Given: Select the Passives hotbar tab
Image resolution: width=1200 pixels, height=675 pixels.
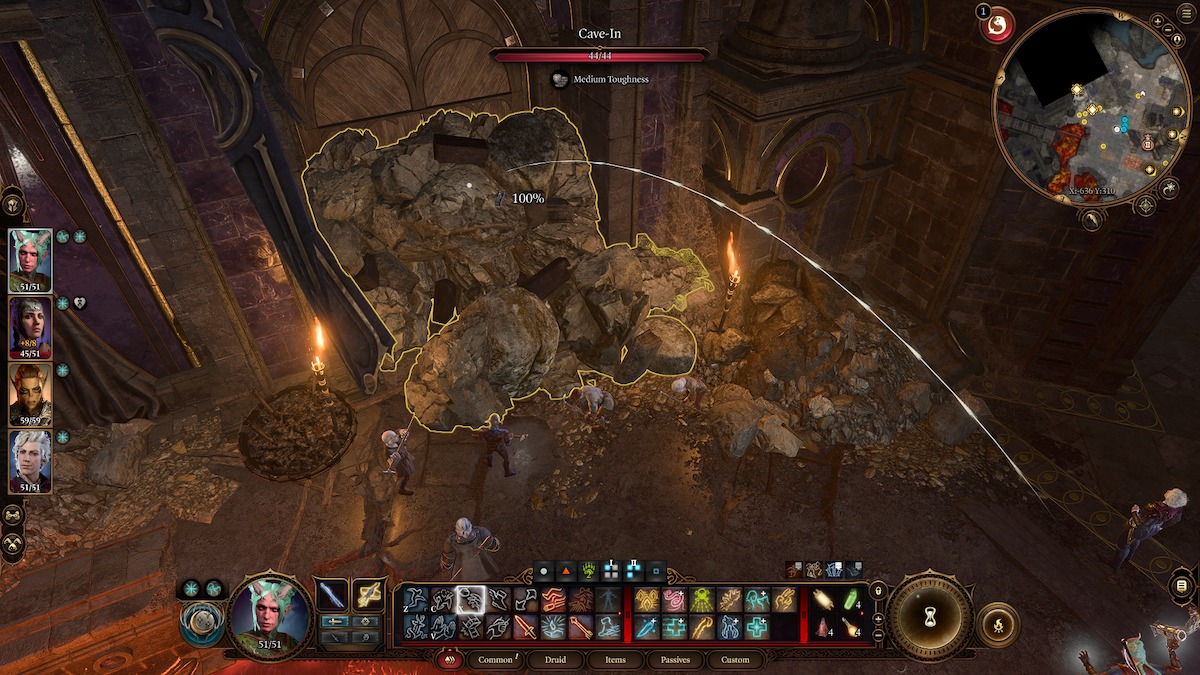Looking at the screenshot, I should 675,660.
